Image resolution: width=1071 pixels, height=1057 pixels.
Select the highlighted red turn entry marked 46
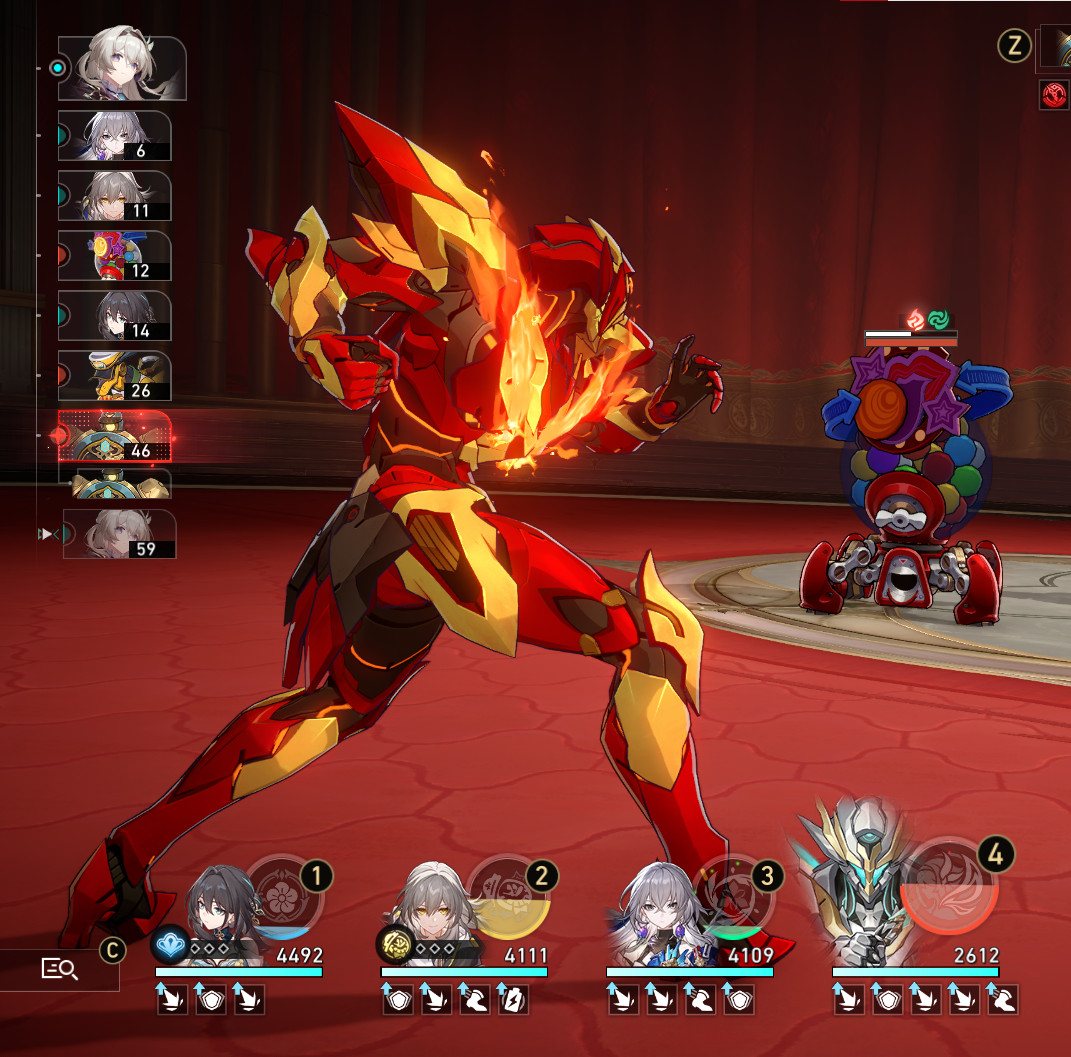click(x=114, y=436)
